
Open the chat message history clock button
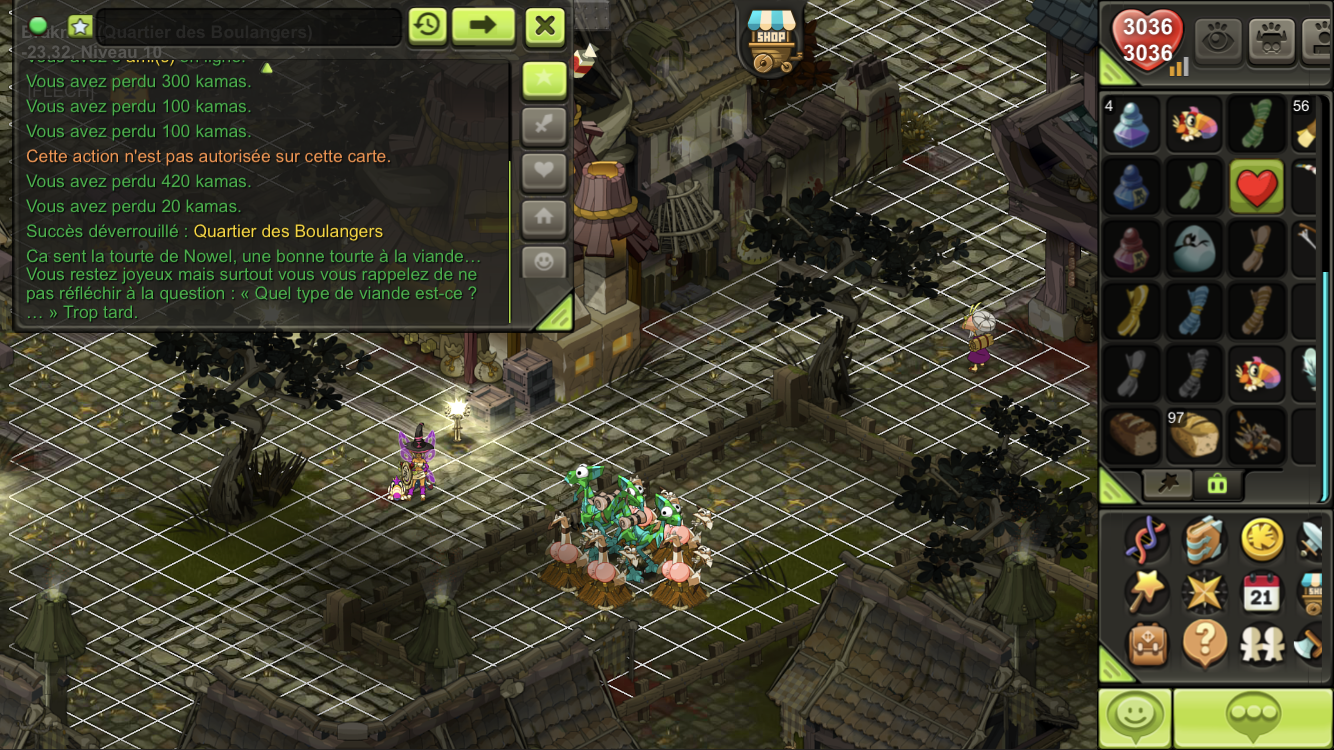[427, 25]
